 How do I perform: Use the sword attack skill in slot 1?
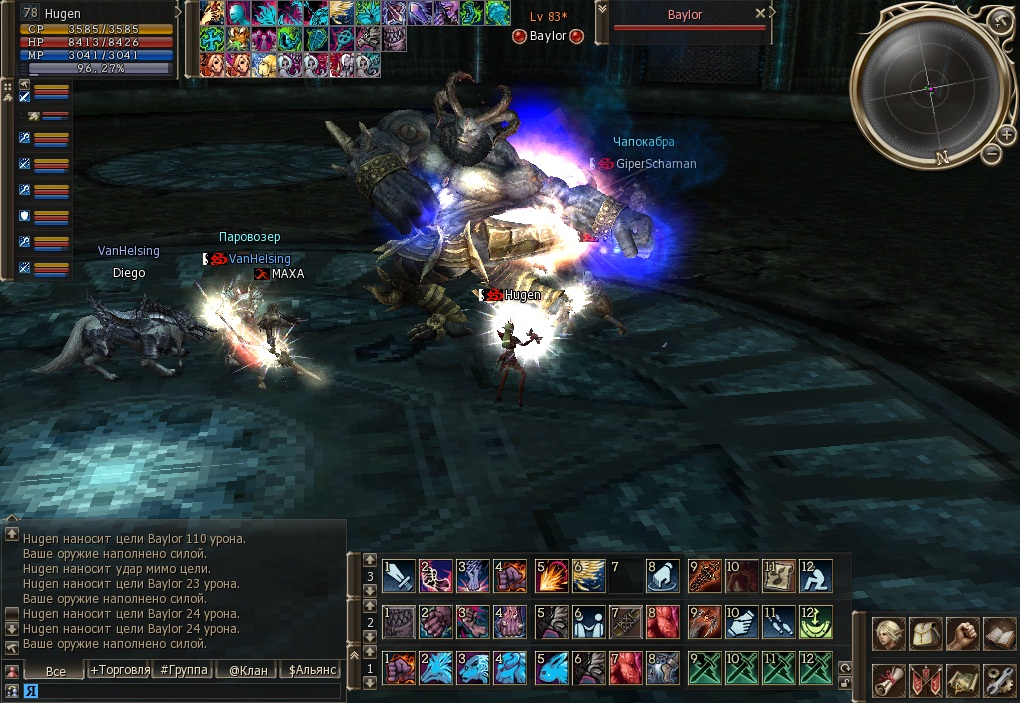point(399,575)
